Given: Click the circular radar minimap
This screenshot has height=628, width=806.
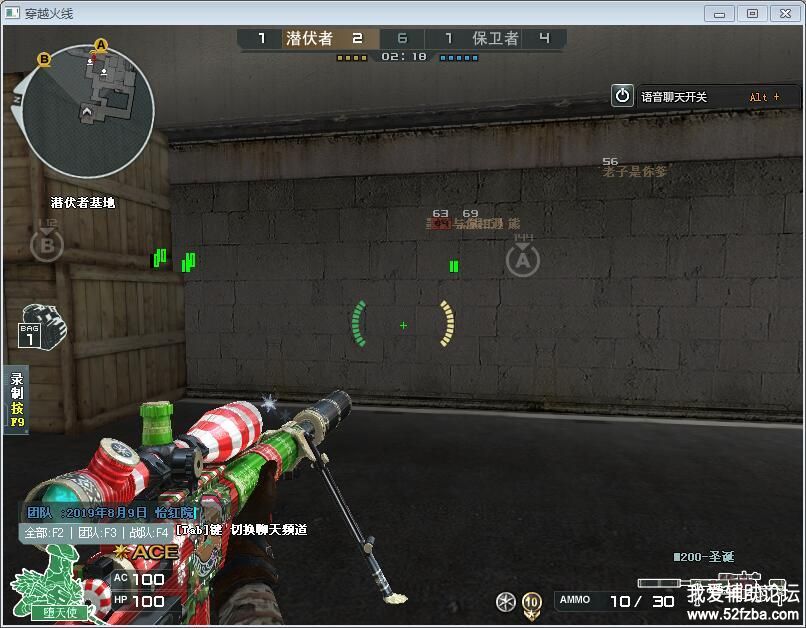Looking at the screenshot, I should (89, 113).
